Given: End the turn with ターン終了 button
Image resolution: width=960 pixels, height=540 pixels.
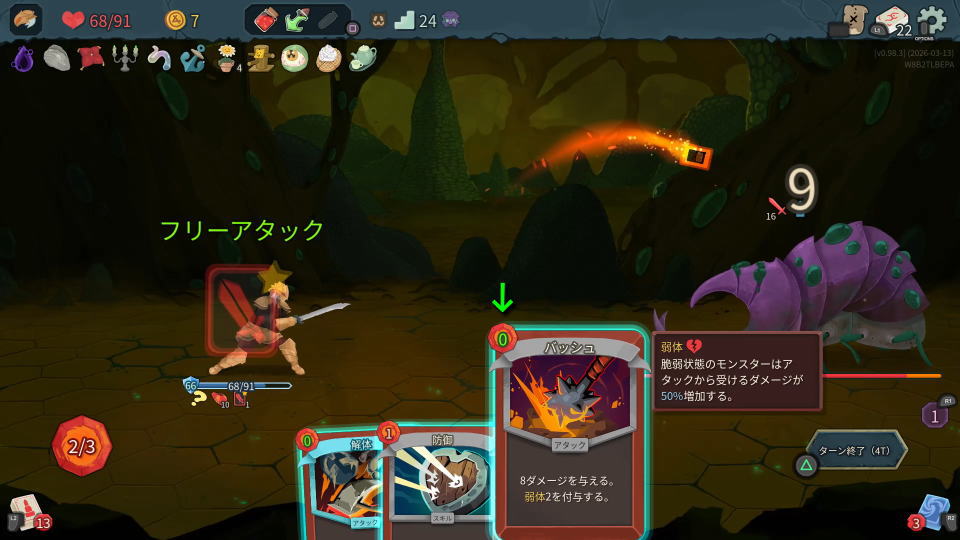Looking at the screenshot, I should click(857, 449).
